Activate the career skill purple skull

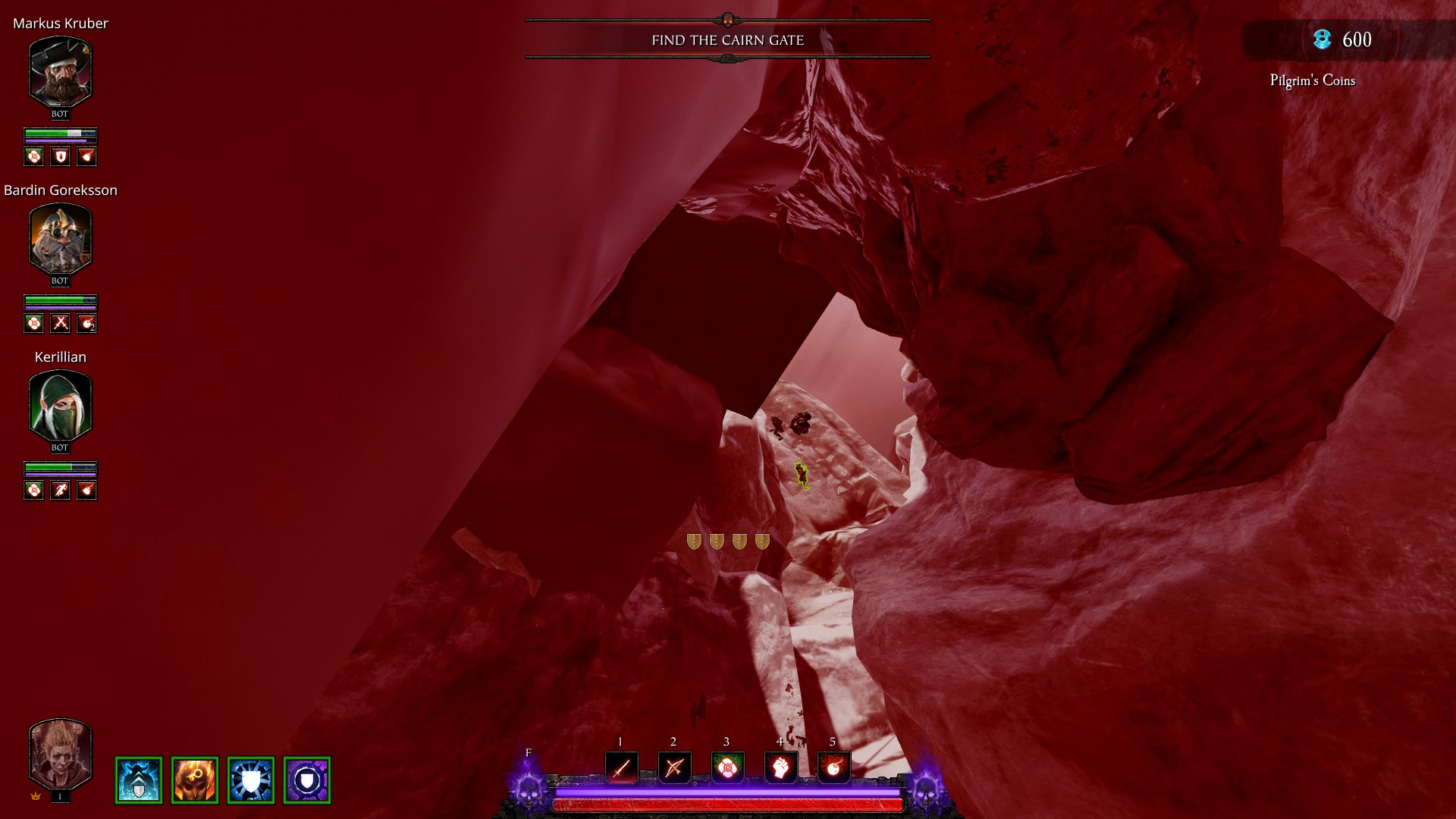(529, 789)
